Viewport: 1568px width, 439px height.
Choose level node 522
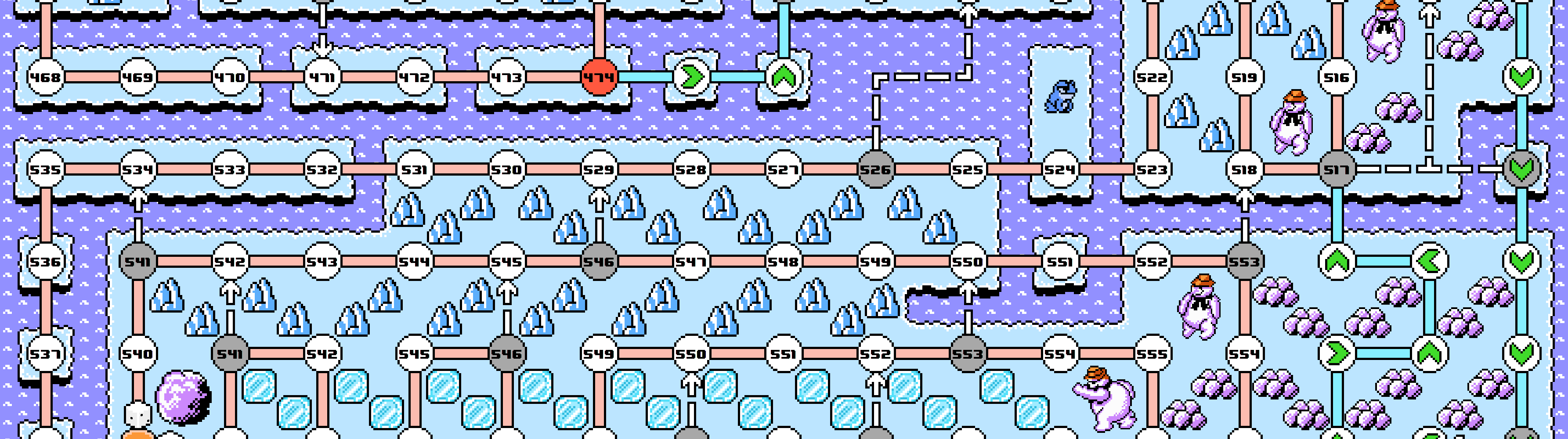(x=1152, y=77)
